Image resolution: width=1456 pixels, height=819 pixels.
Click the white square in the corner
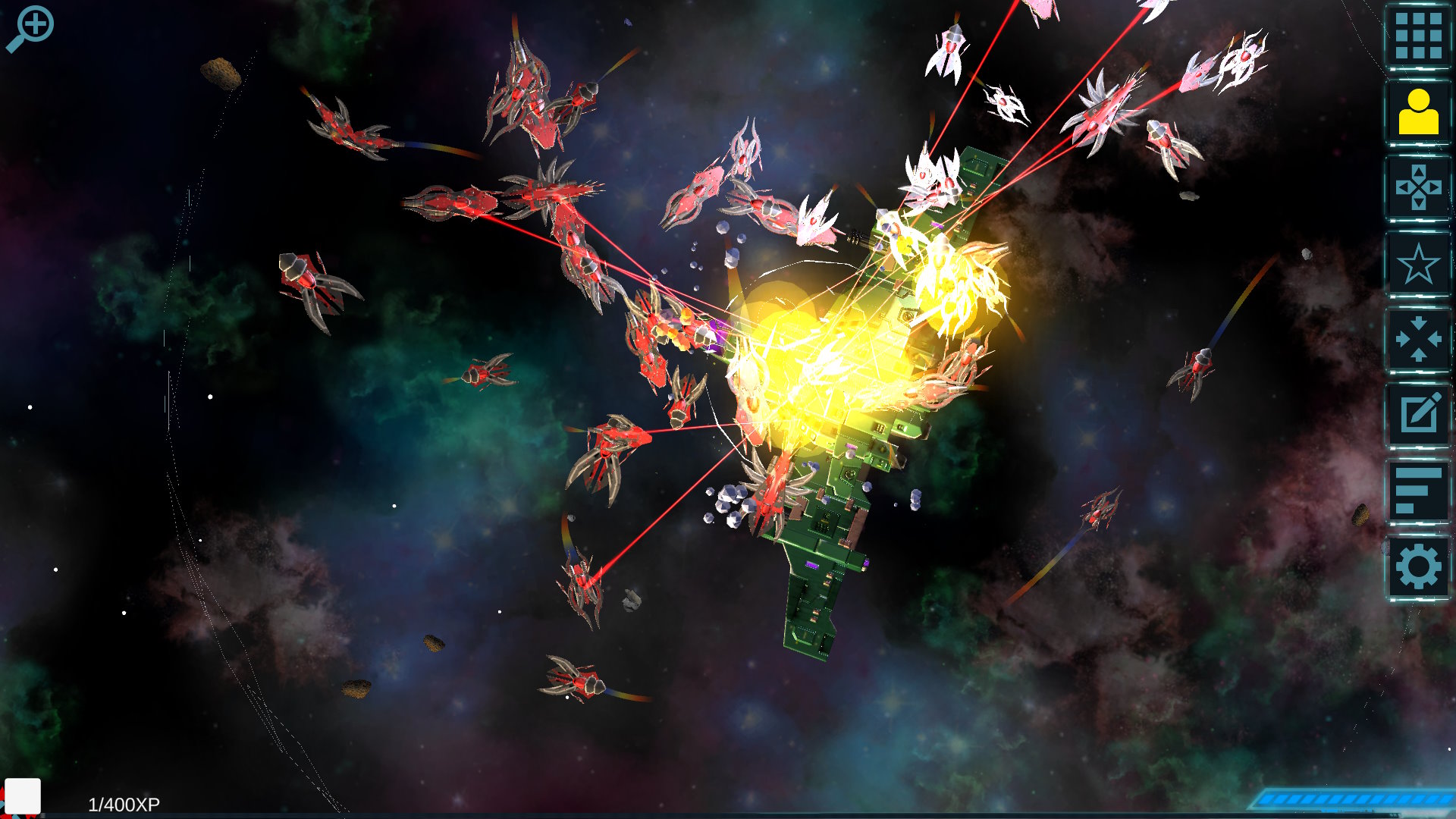tap(23, 795)
